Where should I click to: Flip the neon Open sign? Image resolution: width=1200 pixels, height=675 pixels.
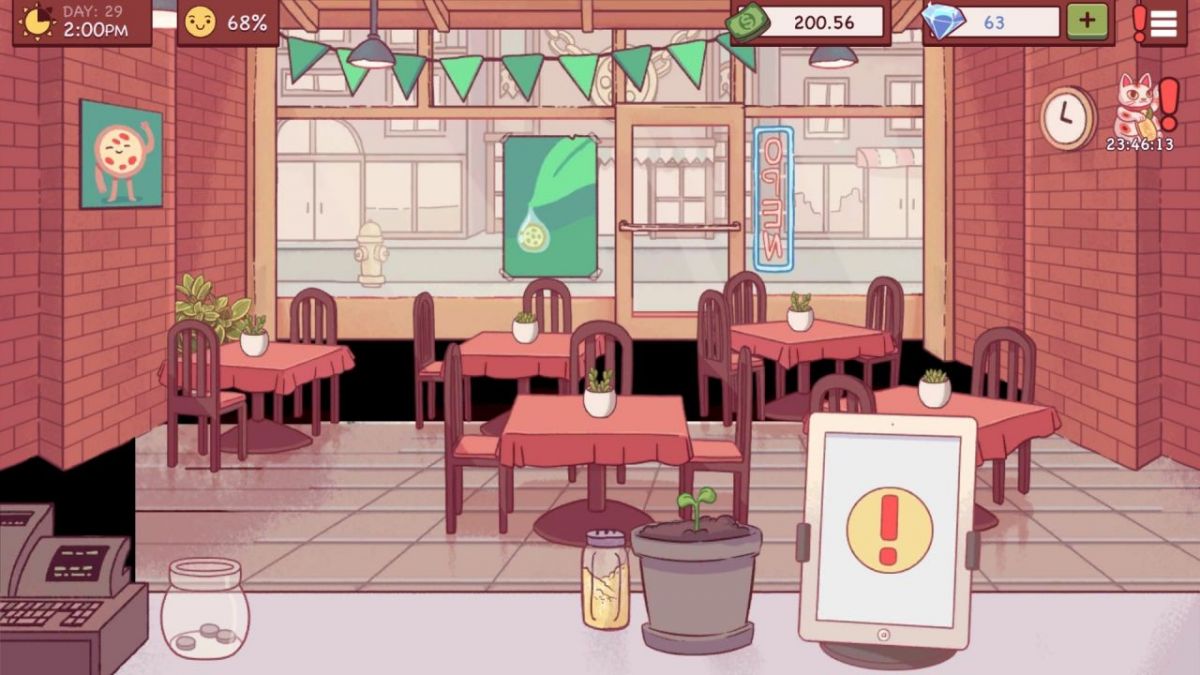[x=773, y=198]
